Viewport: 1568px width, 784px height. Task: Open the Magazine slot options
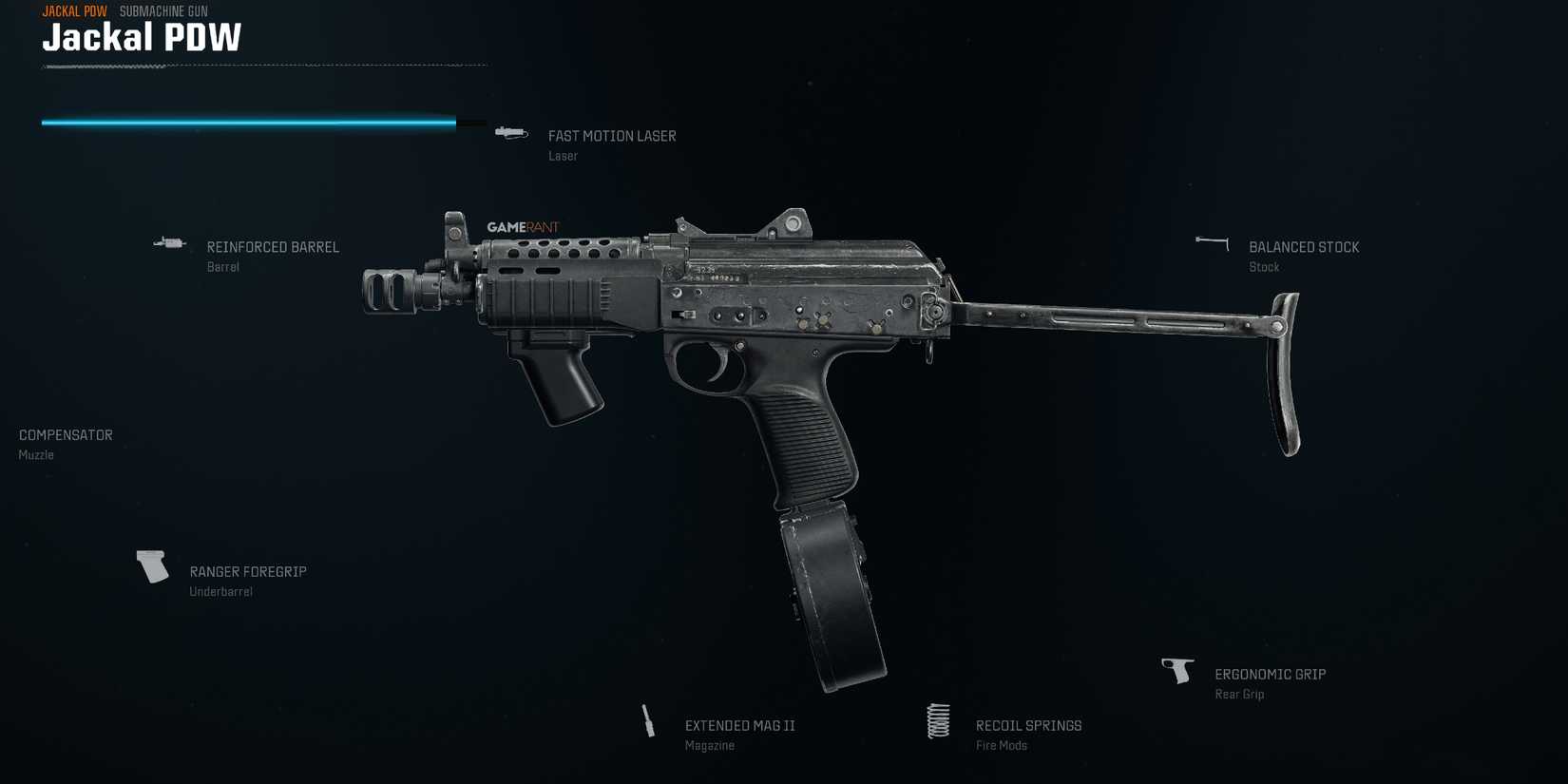click(709, 745)
